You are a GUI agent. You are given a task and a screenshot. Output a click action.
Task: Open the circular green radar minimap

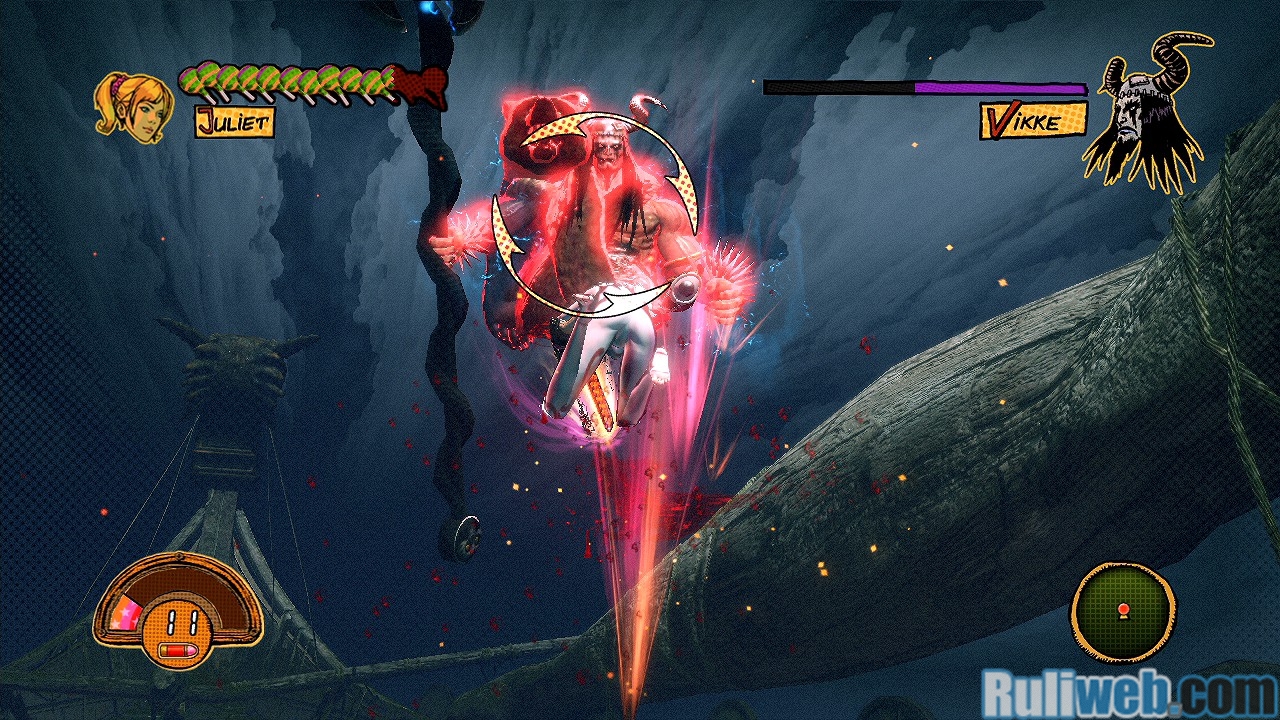point(1123,610)
